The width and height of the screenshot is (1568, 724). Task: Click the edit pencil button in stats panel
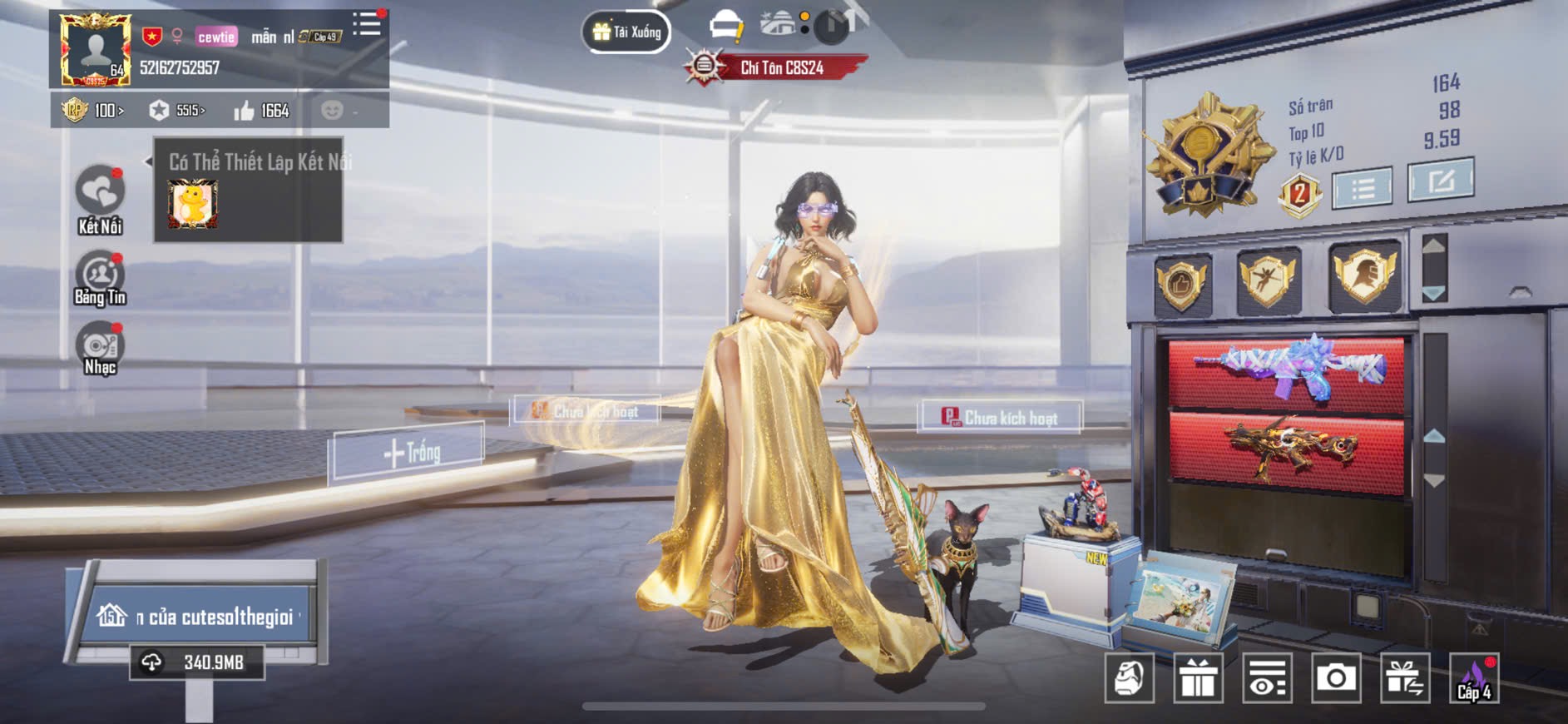[1440, 181]
